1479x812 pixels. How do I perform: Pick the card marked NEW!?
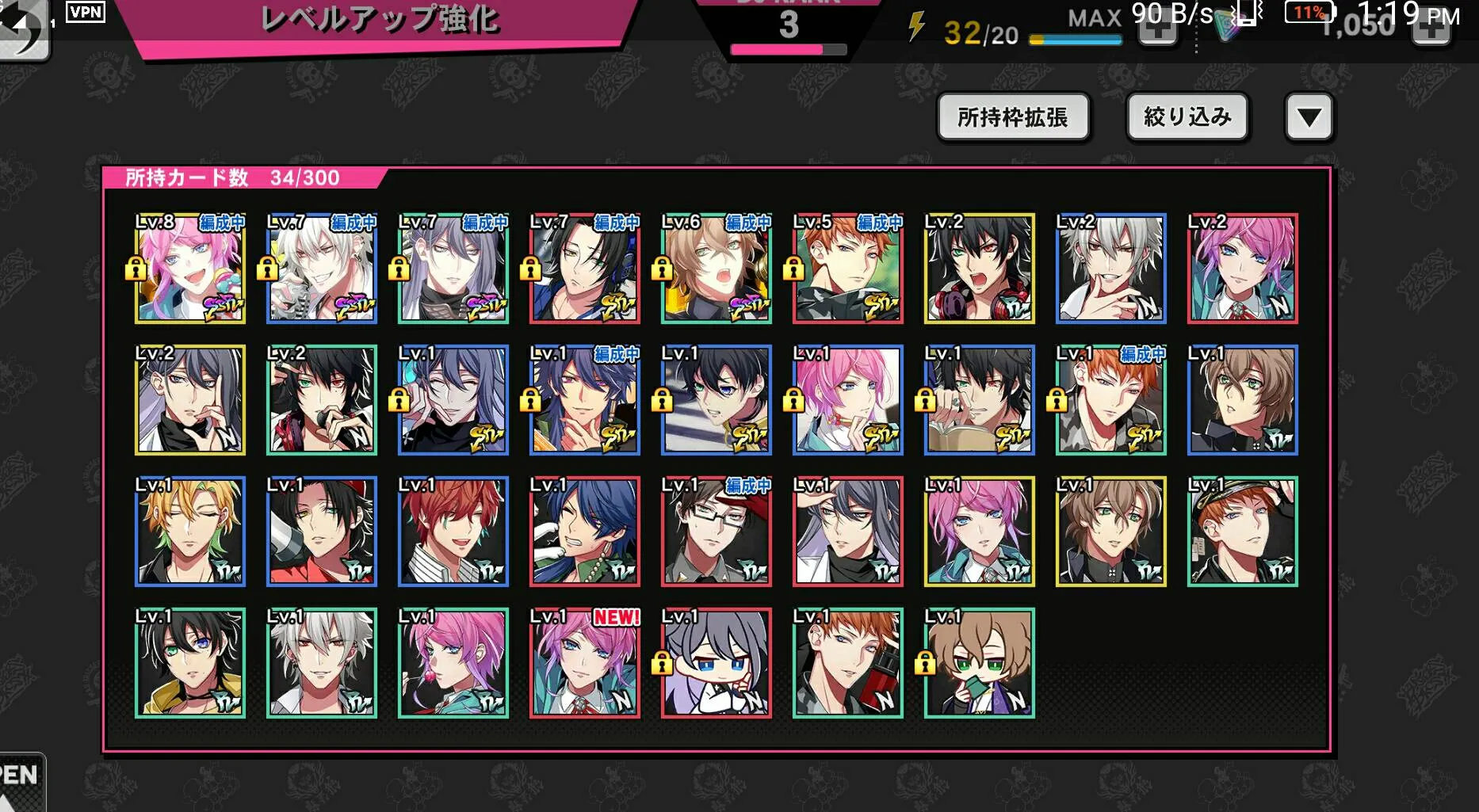[x=585, y=663]
